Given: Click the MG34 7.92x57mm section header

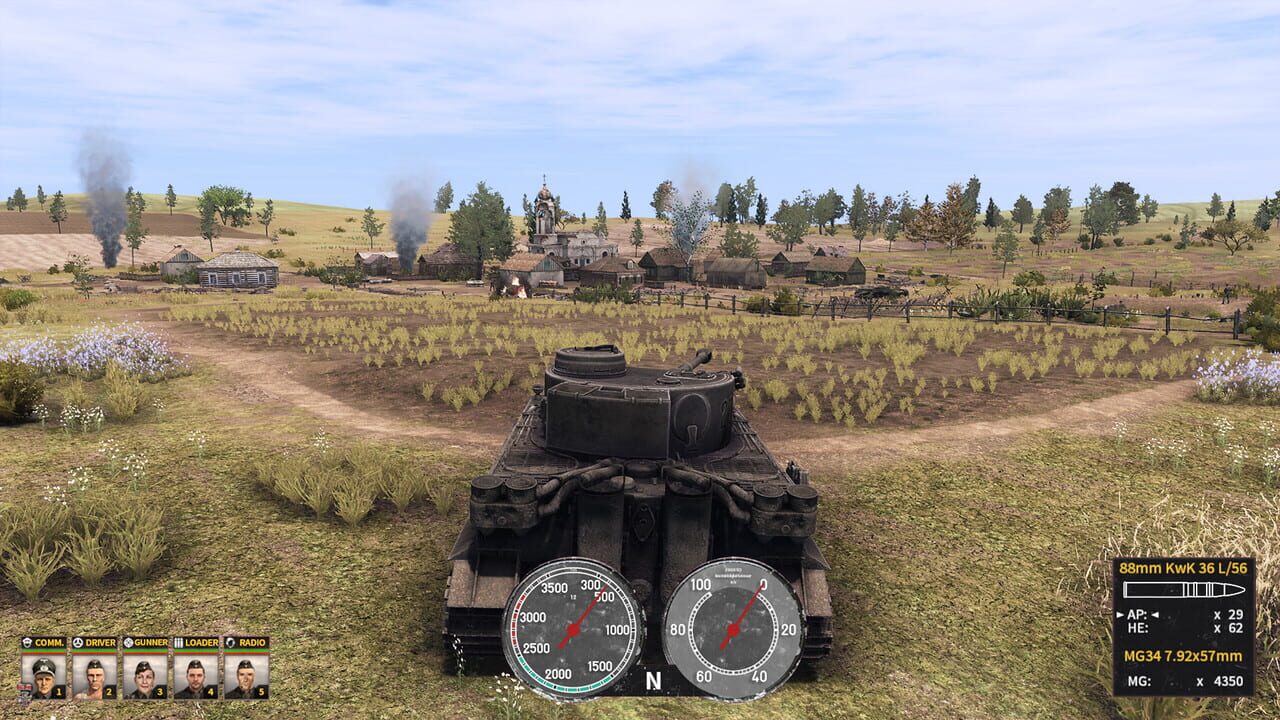Looking at the screenshot, I should coord(1182,655).
